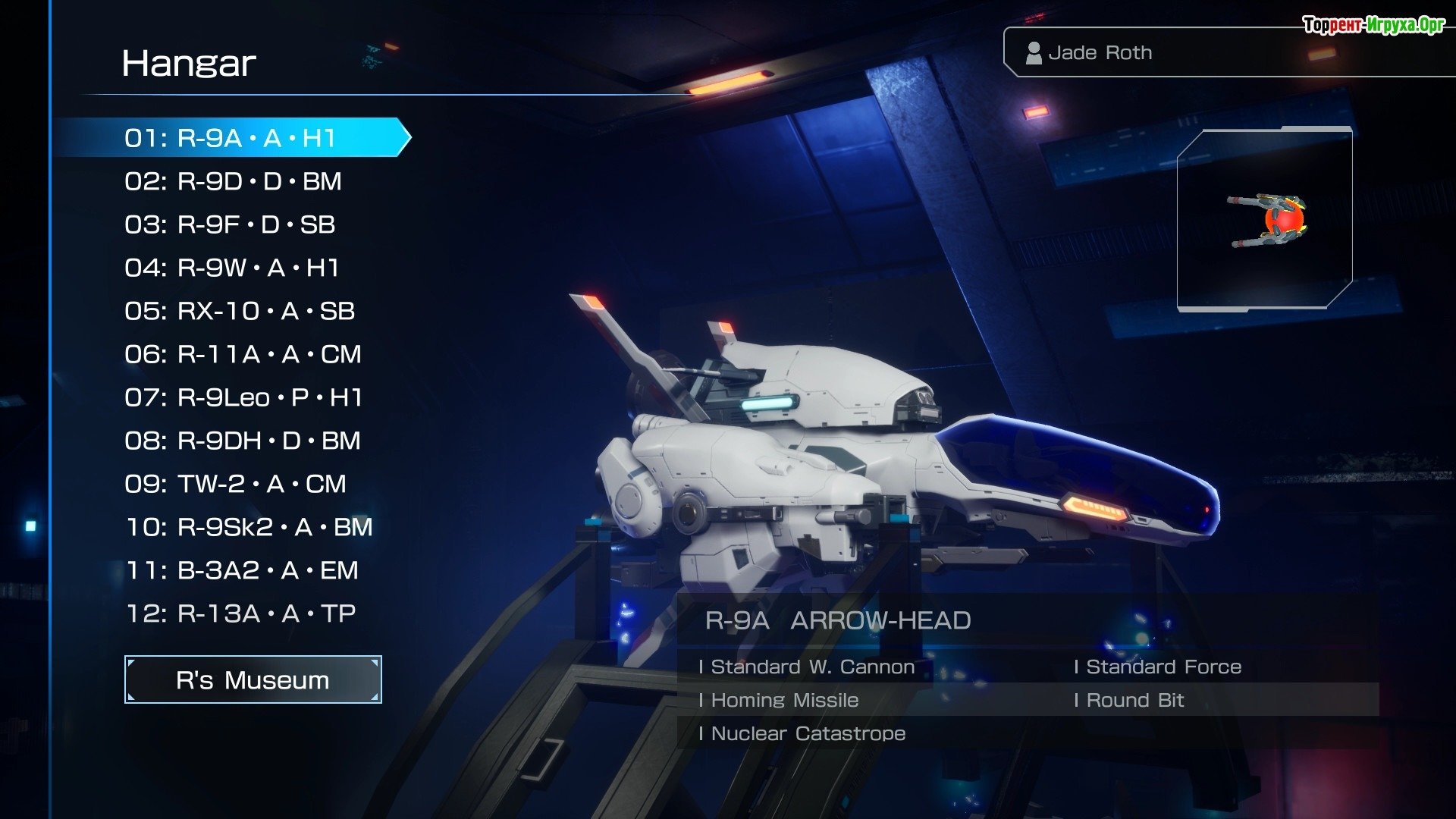Select the 12: R-13A fighter
This screenshot has height=819, width=1456.
240,613
